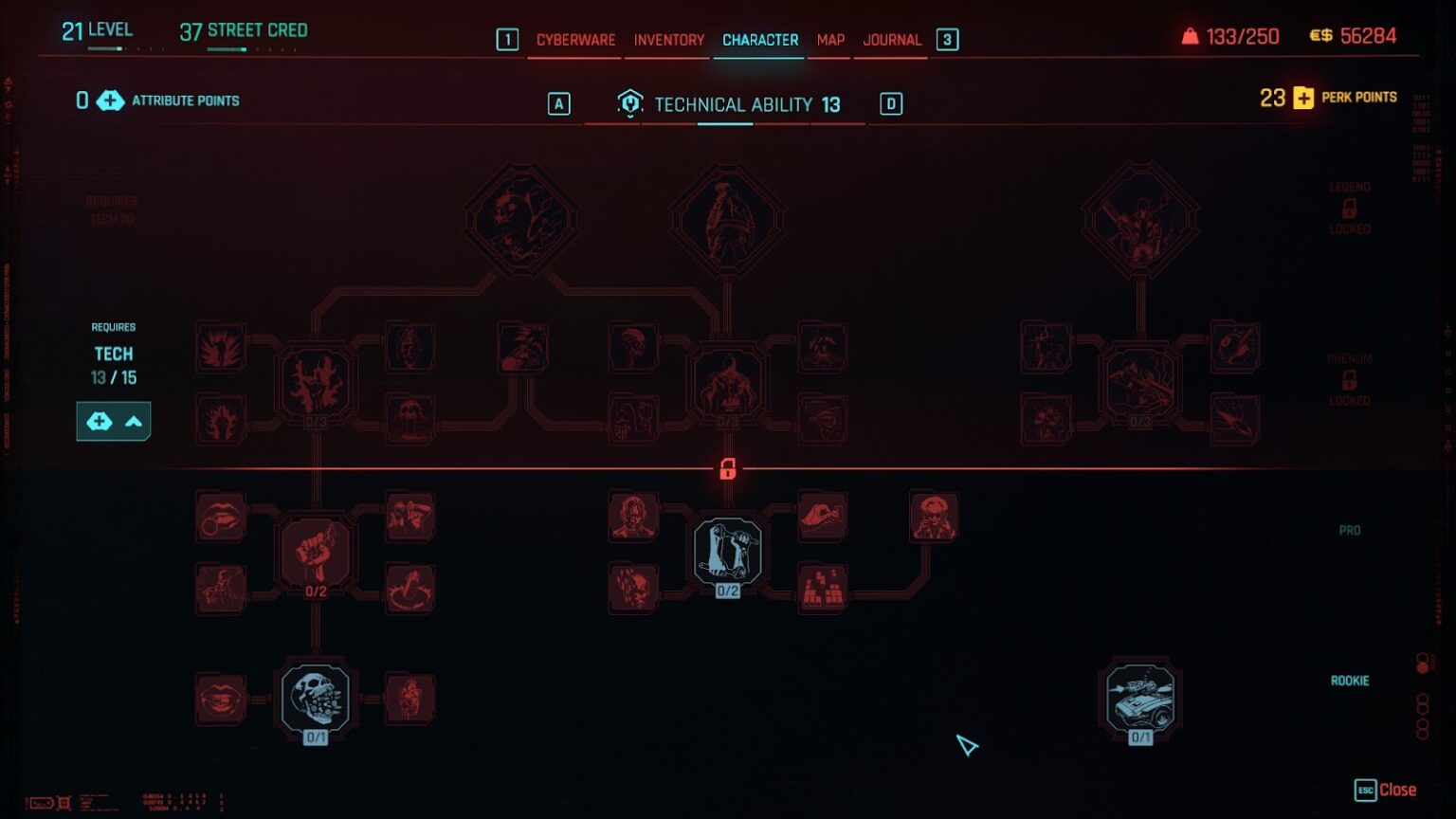Select the skull perk icon in the Rookie tier

(313, 697)
